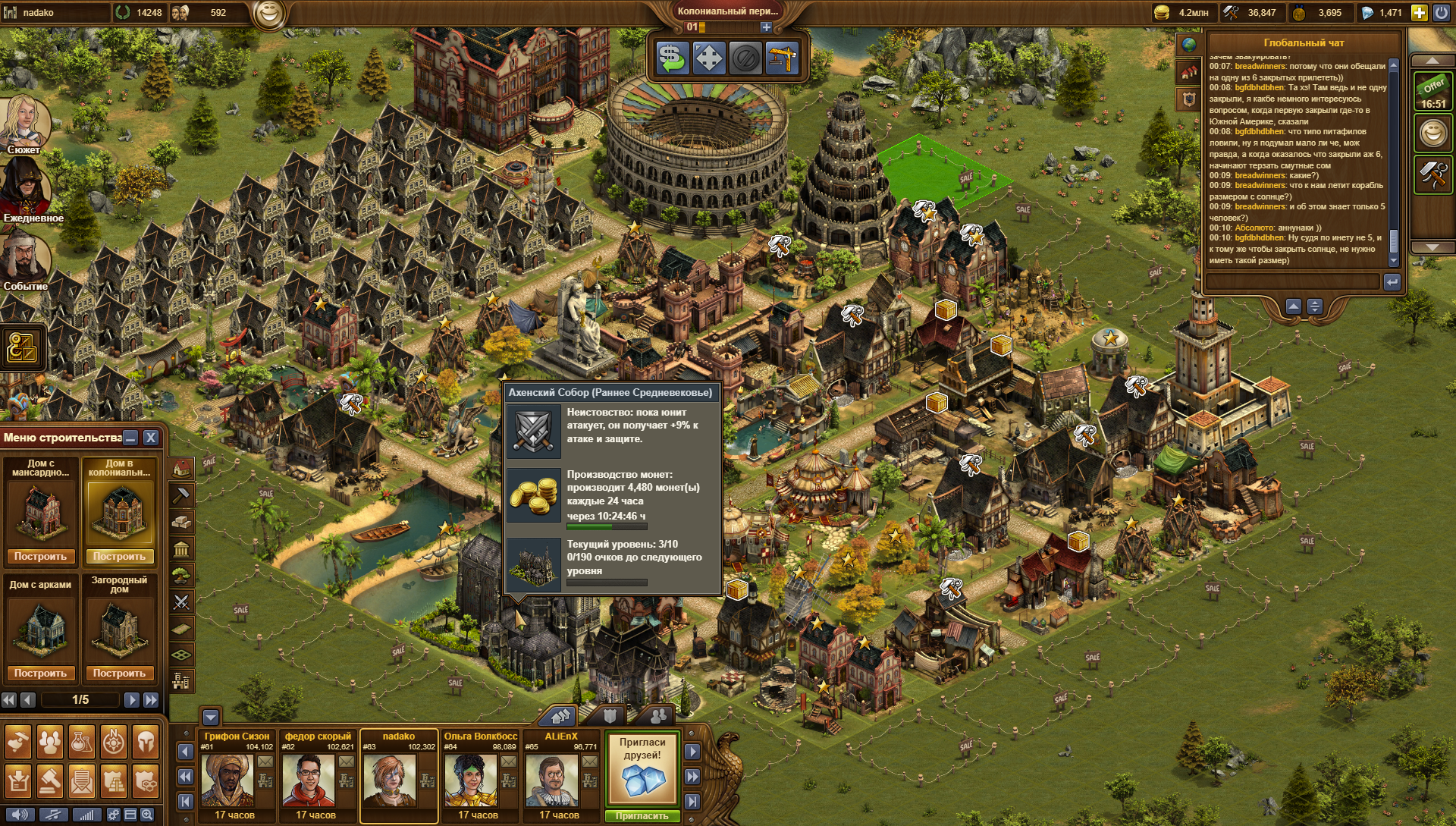Select player Грифон Сизон portrait
This screenshot has width=1456, height=826.
227,780
